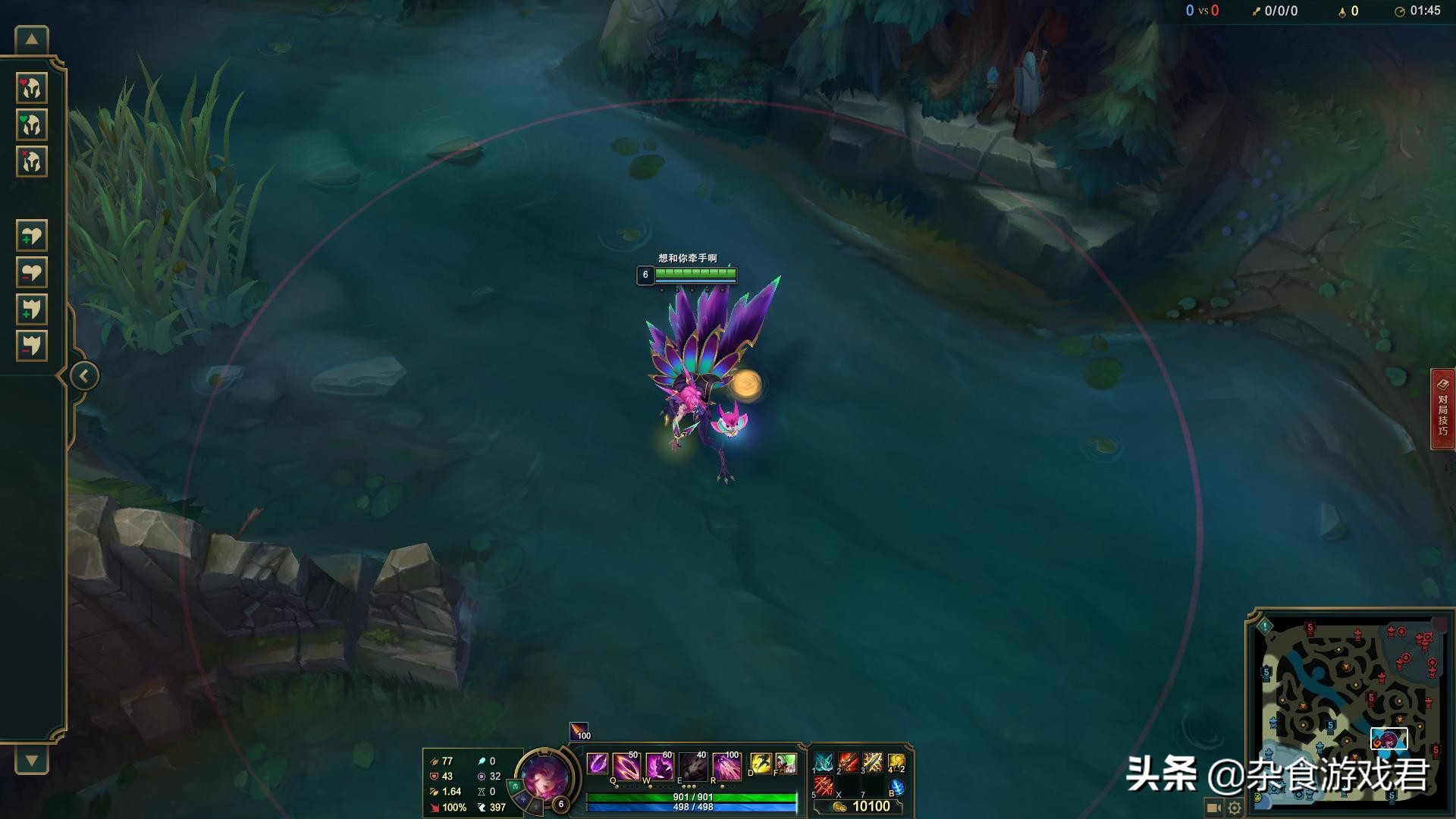This screenshot has height=819, width=1456.
Task: Click the banner icon with green plus
Action: click(32, 309)
